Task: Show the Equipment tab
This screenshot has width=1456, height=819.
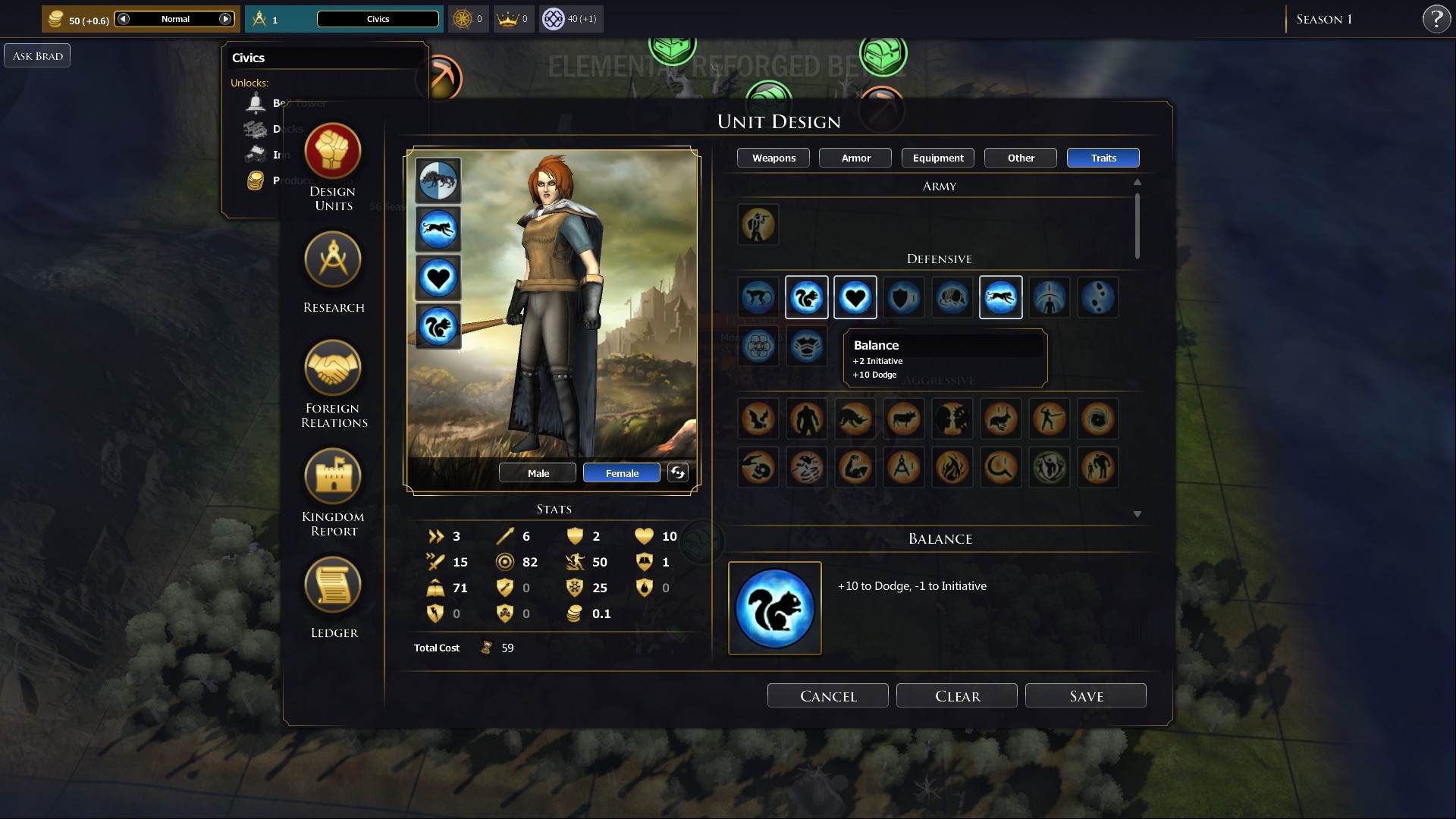Action: pos(937,158)
